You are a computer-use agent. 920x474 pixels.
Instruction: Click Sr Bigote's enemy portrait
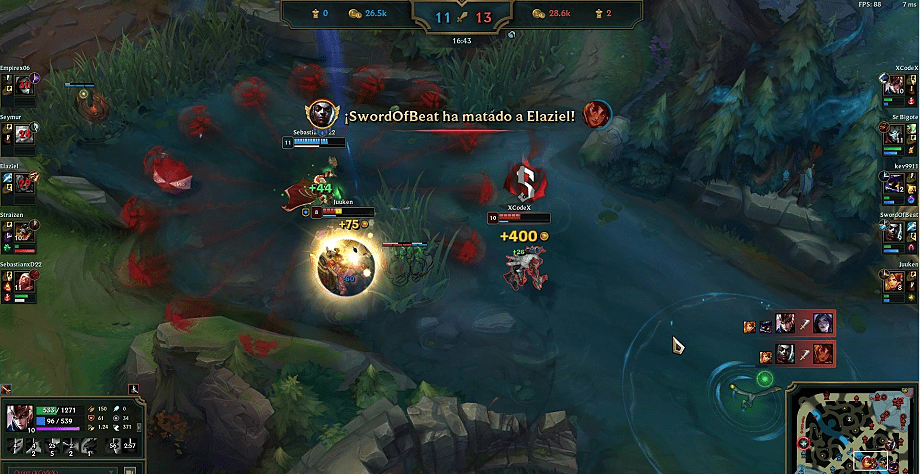click(894, 136)
